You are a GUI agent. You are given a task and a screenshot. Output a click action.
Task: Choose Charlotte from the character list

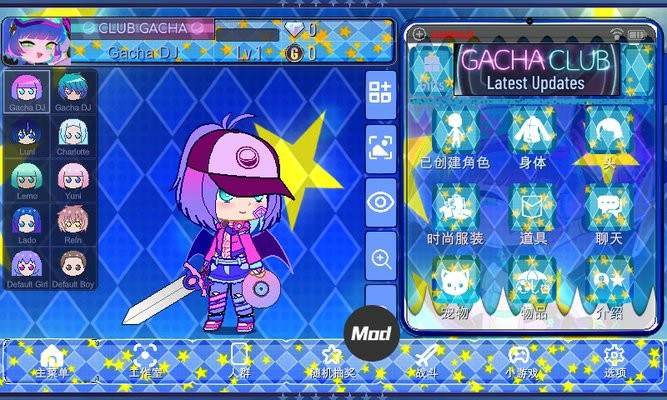[x=73, y=134]
